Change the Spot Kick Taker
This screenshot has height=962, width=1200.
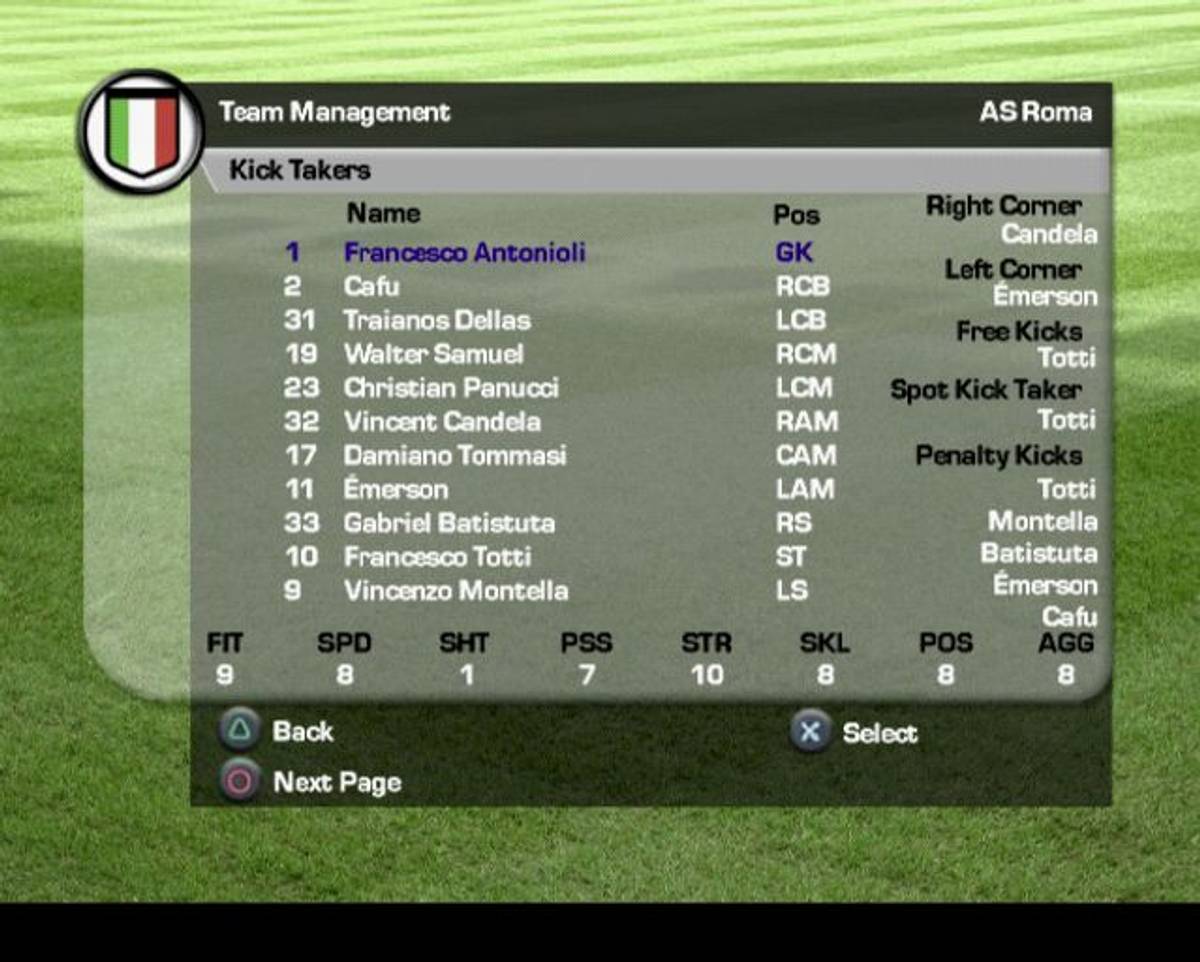tap(985, 390)
